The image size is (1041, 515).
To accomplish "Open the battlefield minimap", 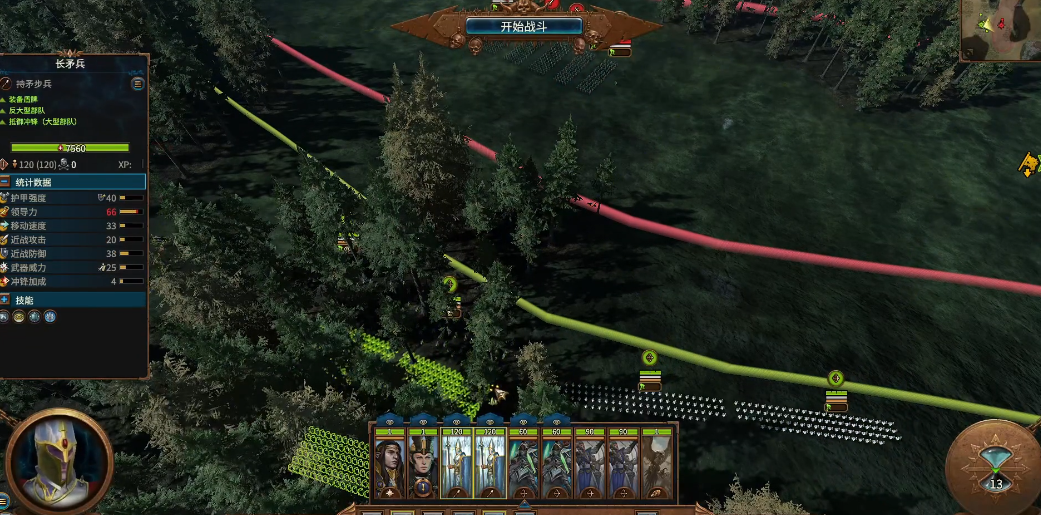I will [x=1000, y=30].
